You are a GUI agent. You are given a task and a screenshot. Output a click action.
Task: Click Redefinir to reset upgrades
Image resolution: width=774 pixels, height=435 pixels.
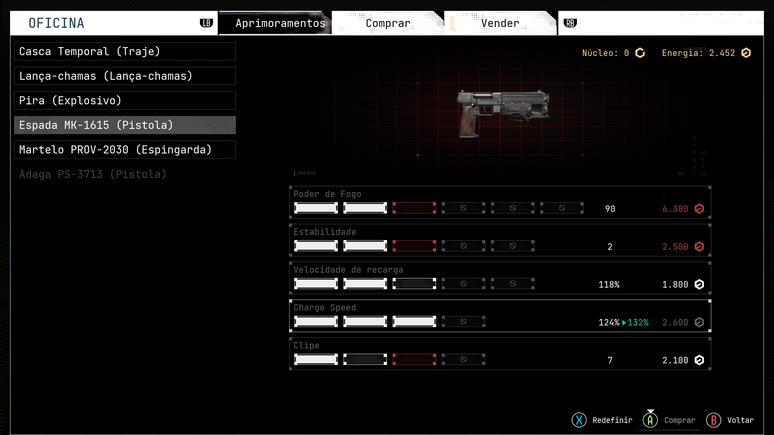602,420
